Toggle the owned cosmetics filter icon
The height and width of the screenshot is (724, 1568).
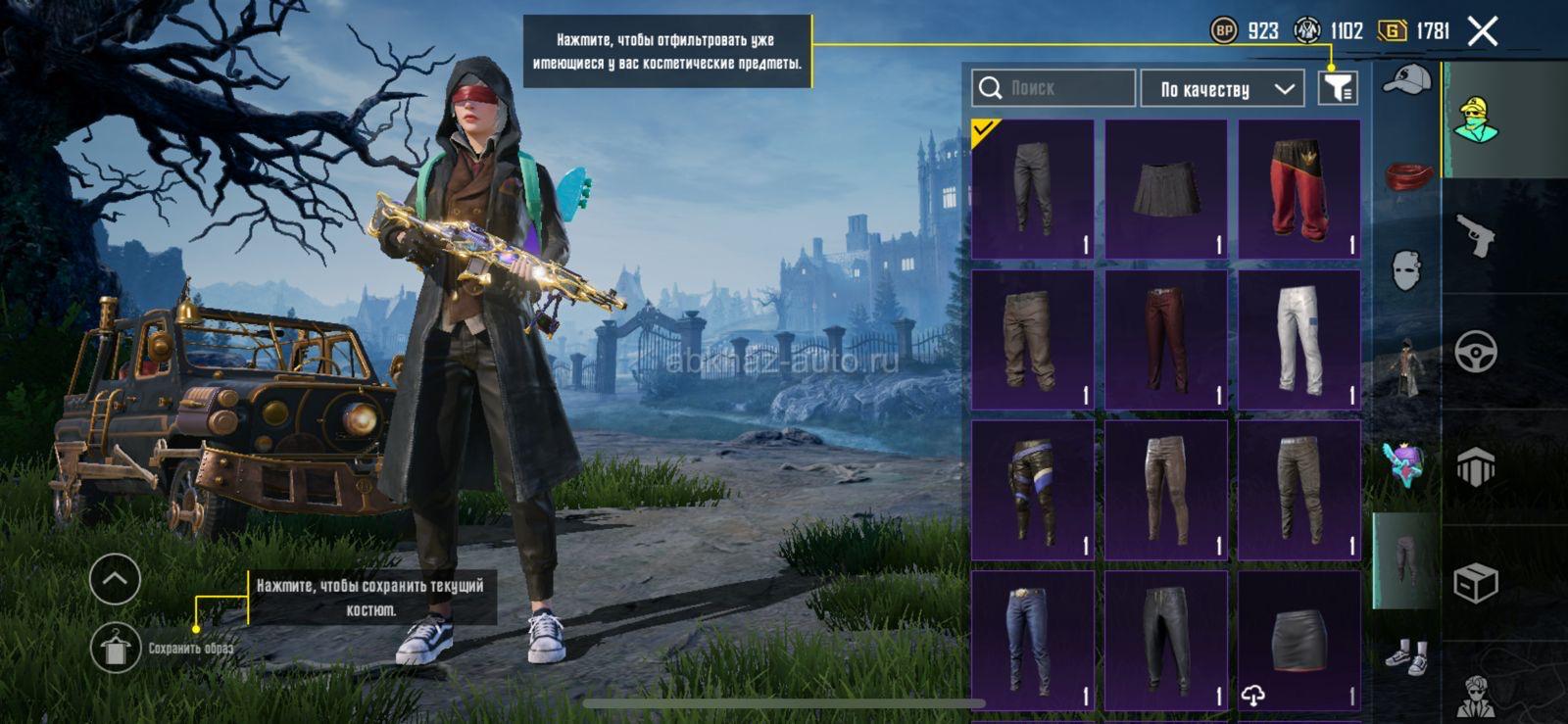[1338, 88]
